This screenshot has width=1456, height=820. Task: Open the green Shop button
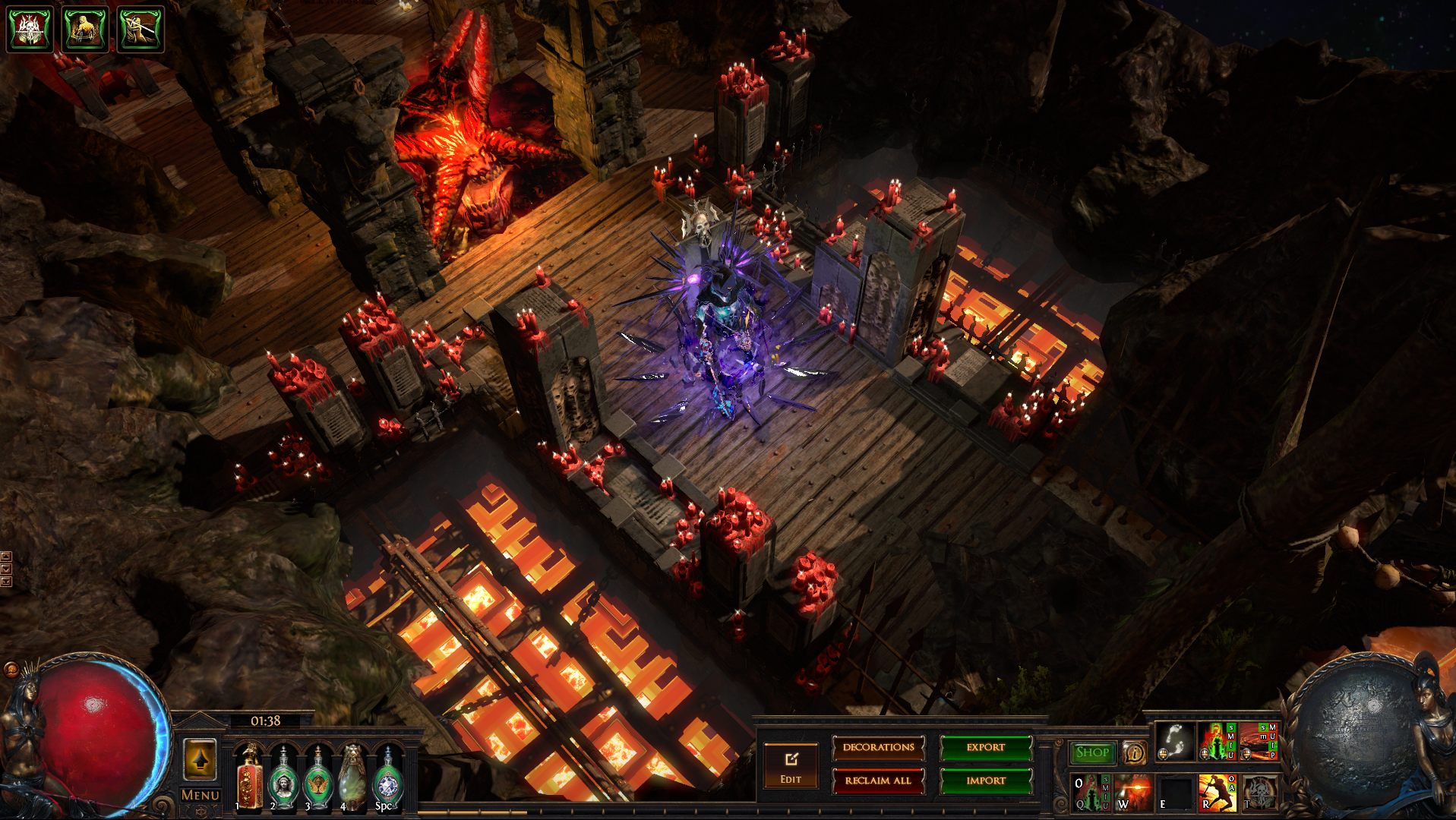pyautogui.click(x=1092, y=752)
